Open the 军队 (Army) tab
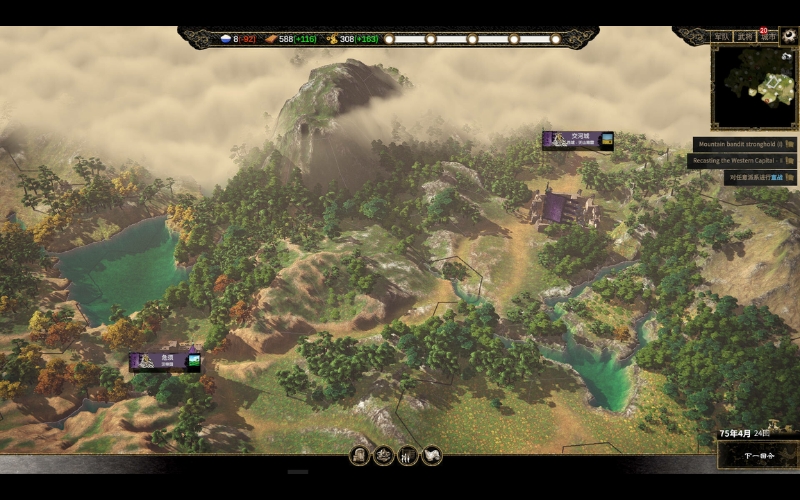Viewport: 800px width, 500px height. pos(721,37)
